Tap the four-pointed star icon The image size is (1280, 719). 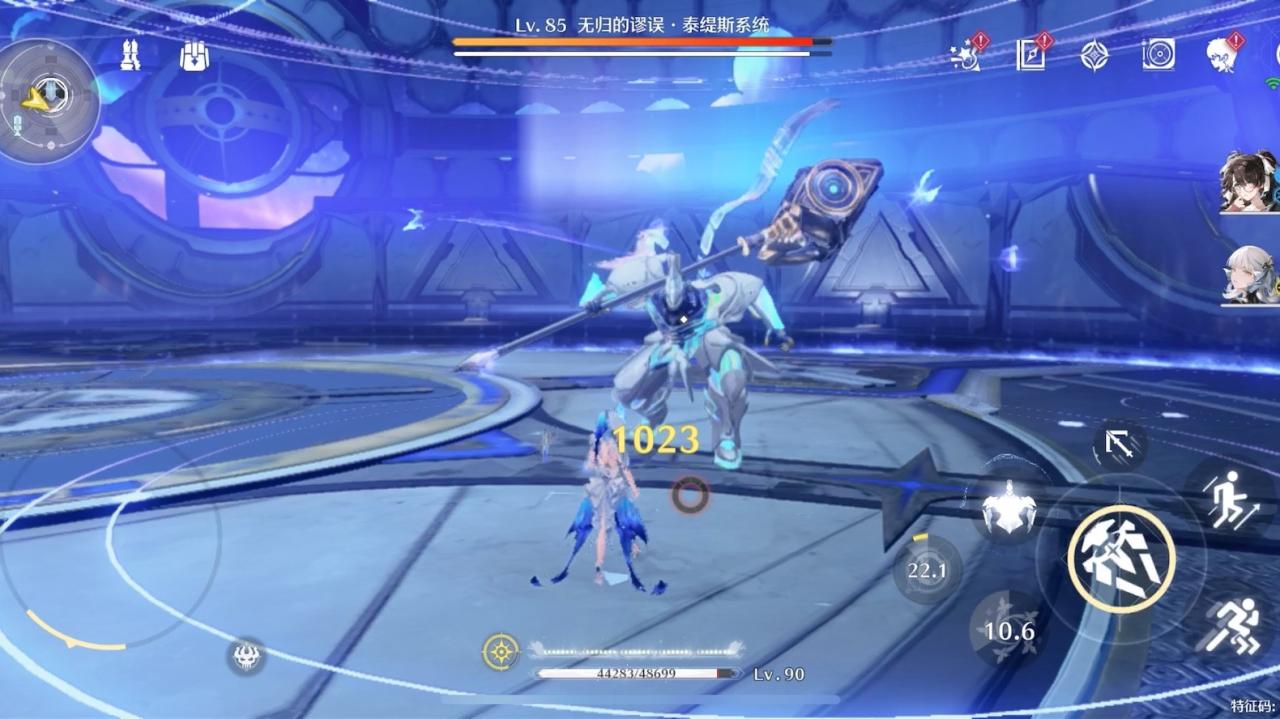click(x=1095, y=56)
